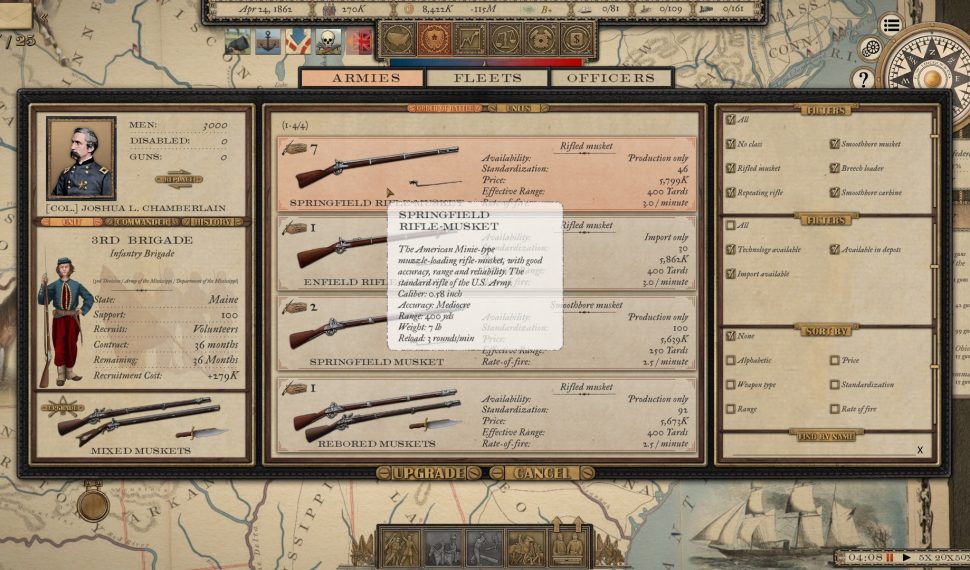Viewport: 970px width, 570px height.
Task: Sort the list by Rate of fire
Action: [834, 408]
